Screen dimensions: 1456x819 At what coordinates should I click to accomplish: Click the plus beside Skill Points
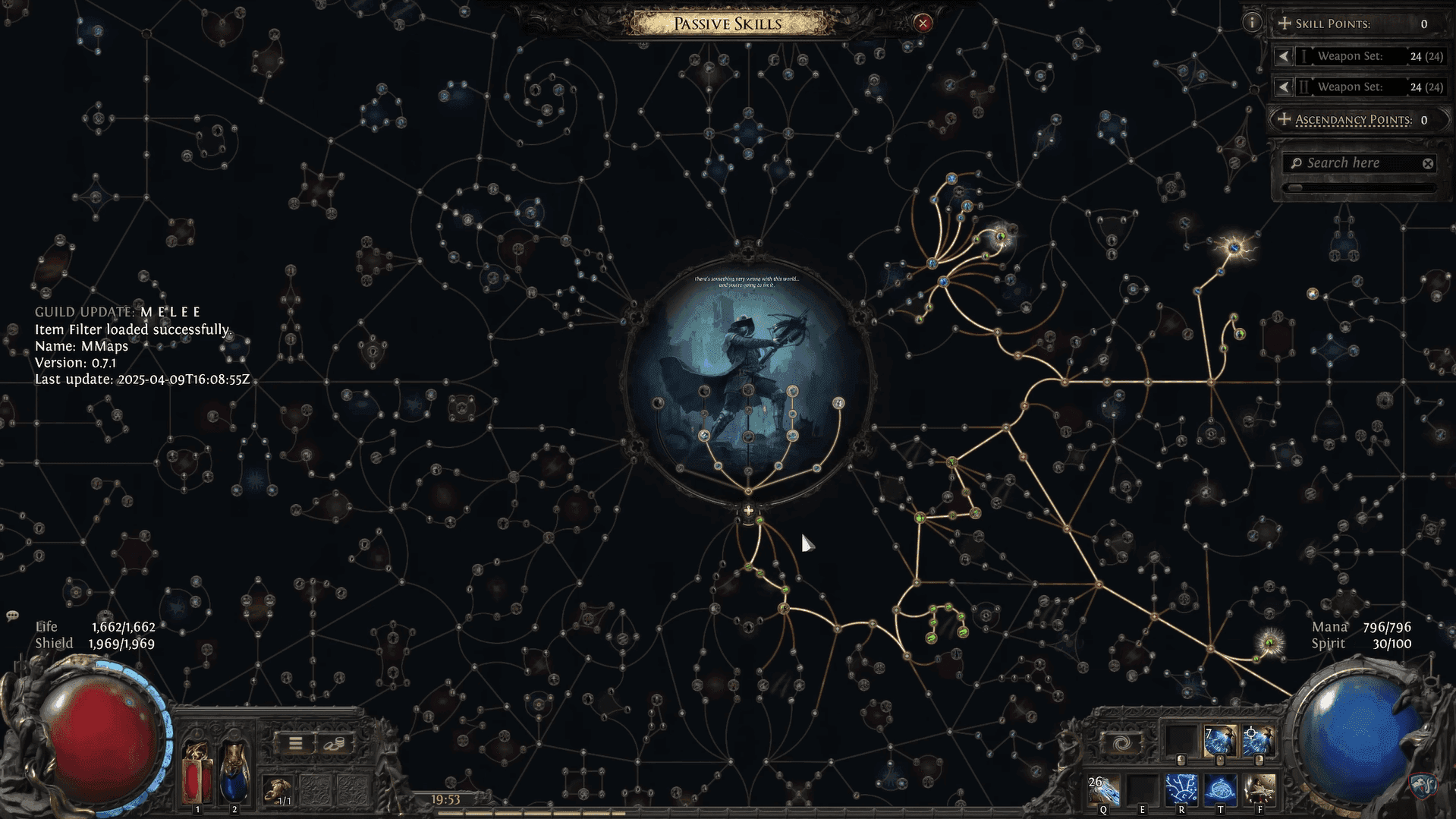pos(1284,24)
